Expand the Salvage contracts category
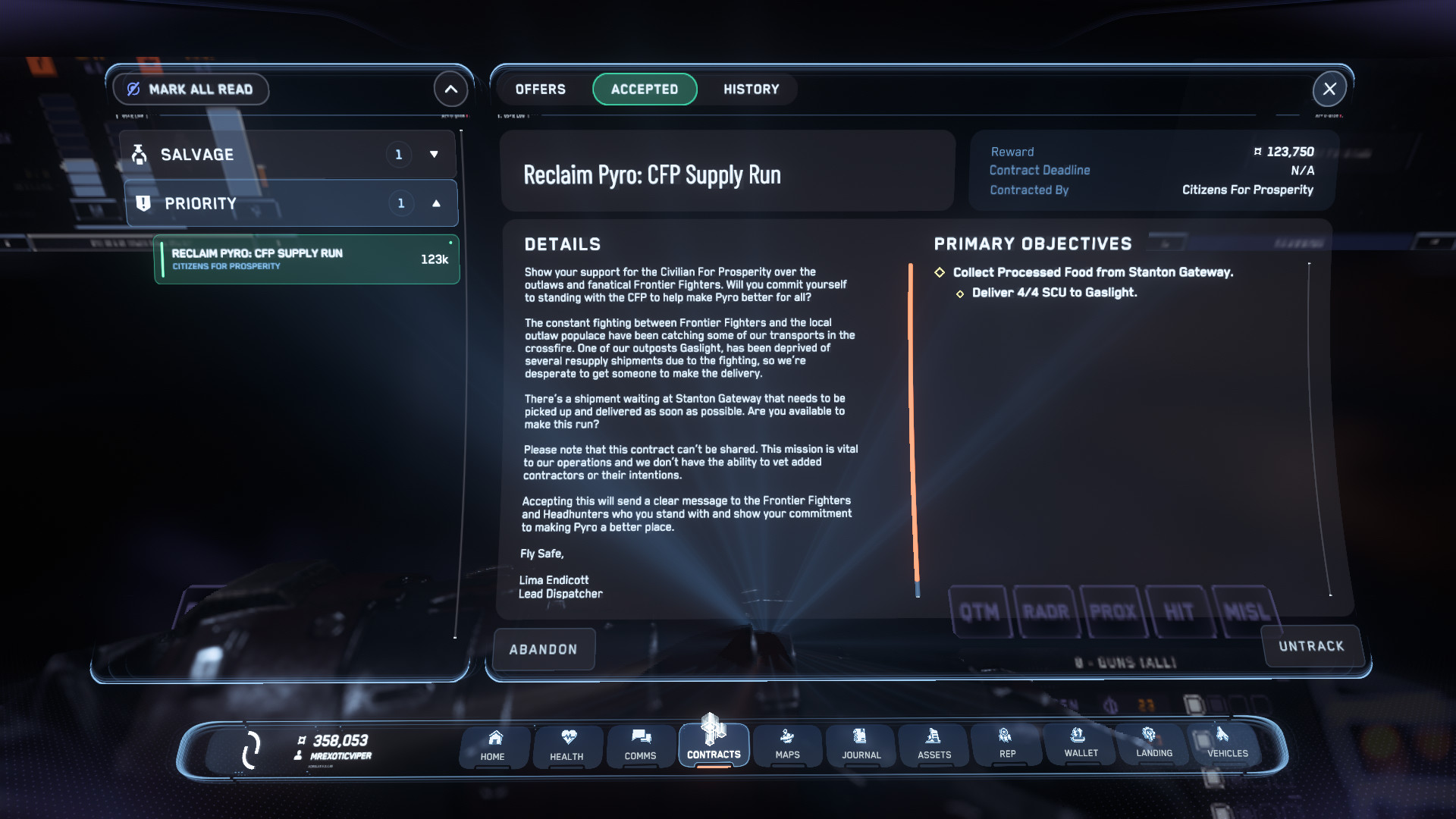The width and height of the screenshot is (1456, 819). pyautogui.click(x=434, y=153)
